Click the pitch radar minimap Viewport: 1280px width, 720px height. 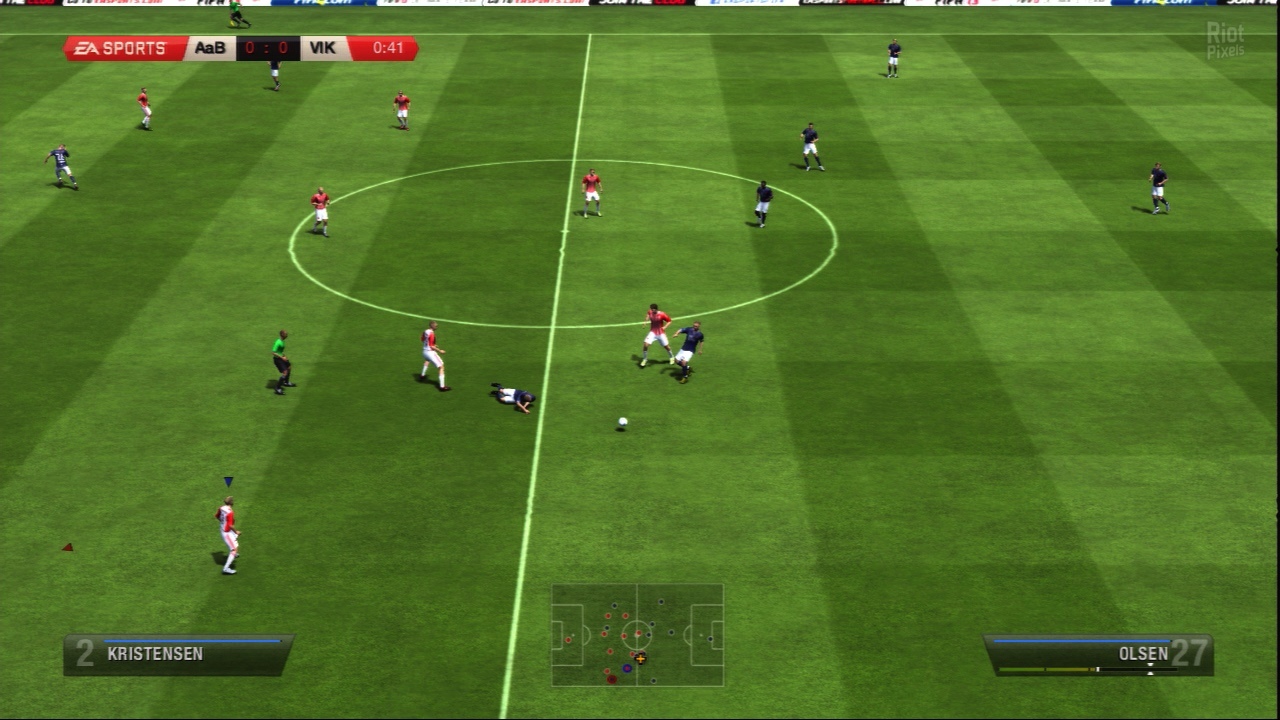click(637, 635)
